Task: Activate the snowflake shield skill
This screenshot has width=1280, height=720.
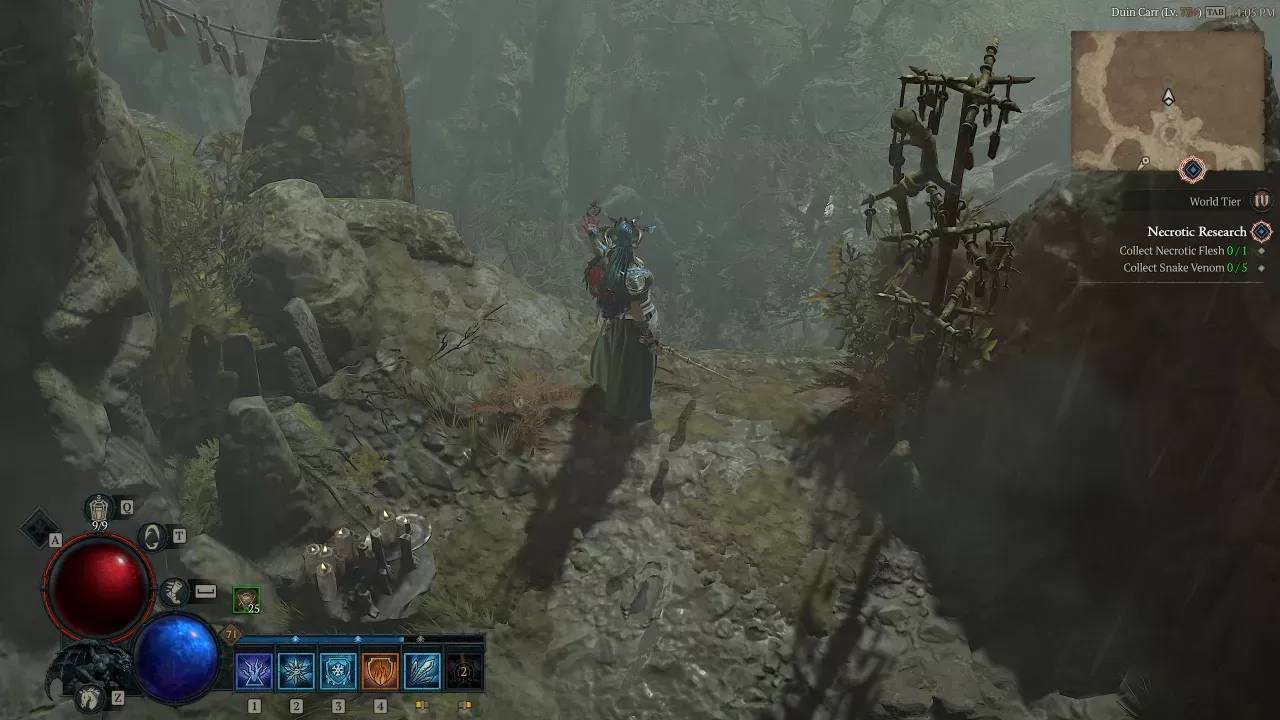Action: (338, 671)
